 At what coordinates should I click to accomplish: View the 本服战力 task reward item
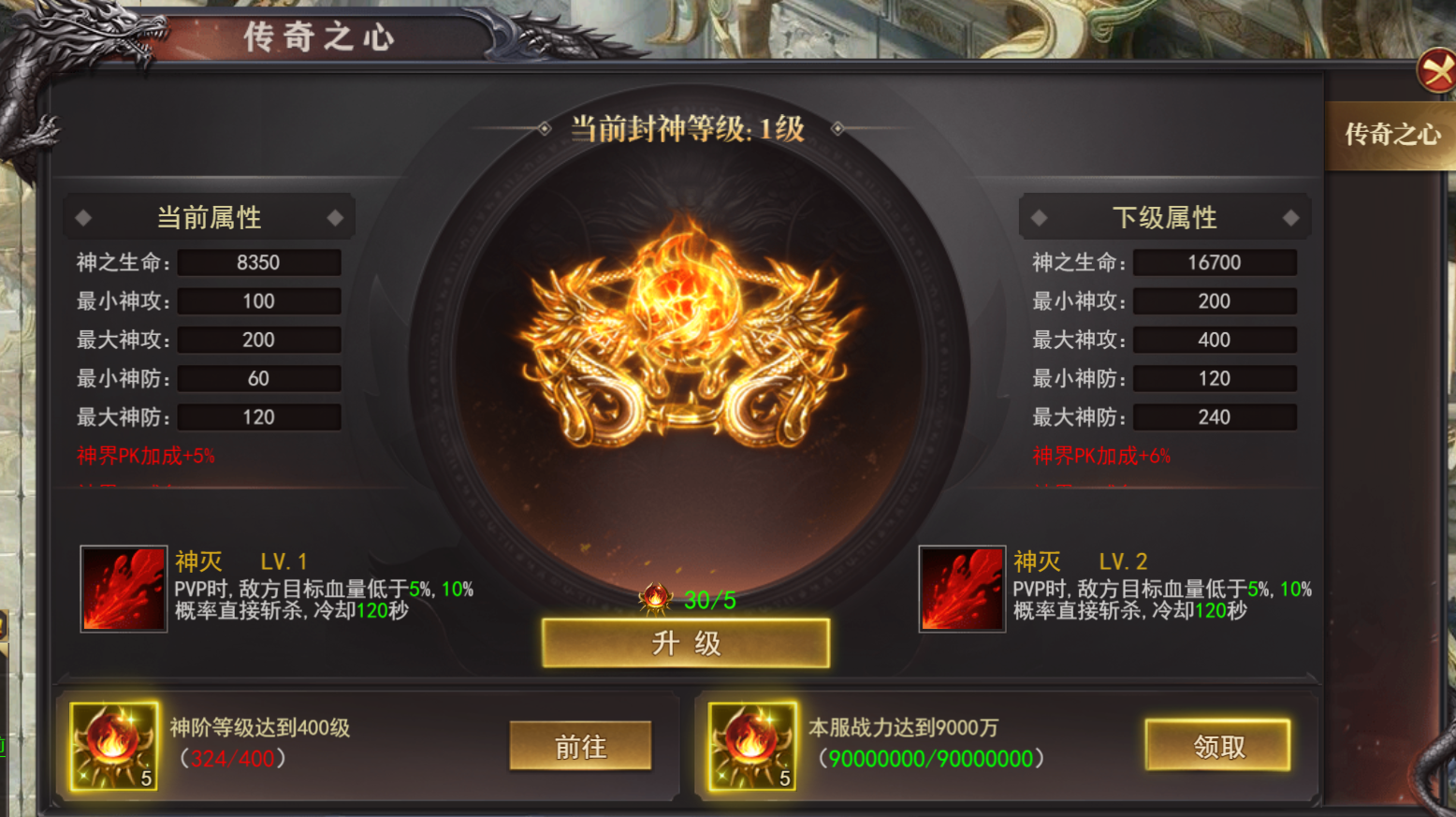click(x=752, y=746)
